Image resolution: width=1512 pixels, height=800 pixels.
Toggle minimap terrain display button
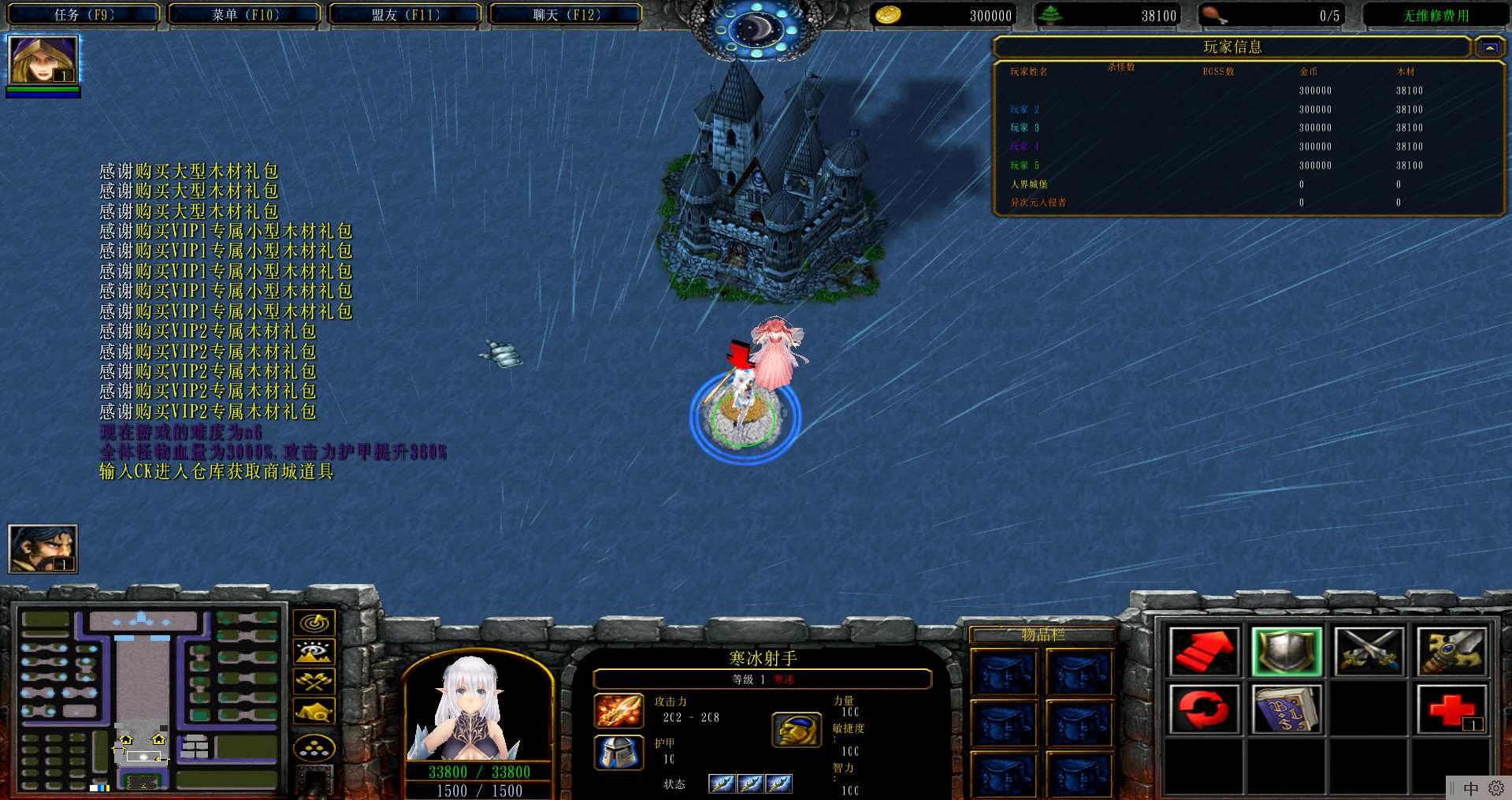(x=314, y=652)
